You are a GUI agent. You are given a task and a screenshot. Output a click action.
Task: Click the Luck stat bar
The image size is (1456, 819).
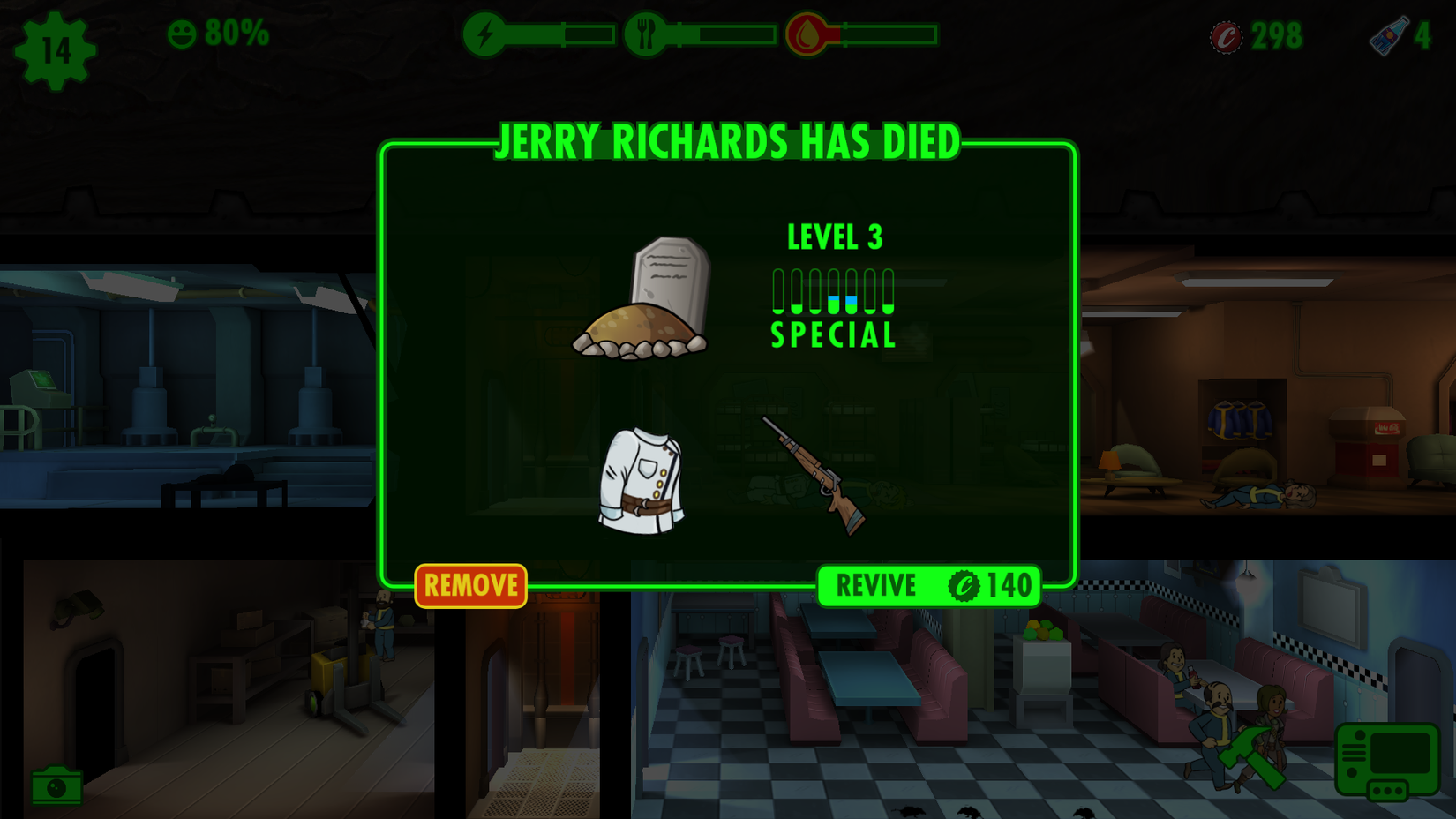click(888, 291)
